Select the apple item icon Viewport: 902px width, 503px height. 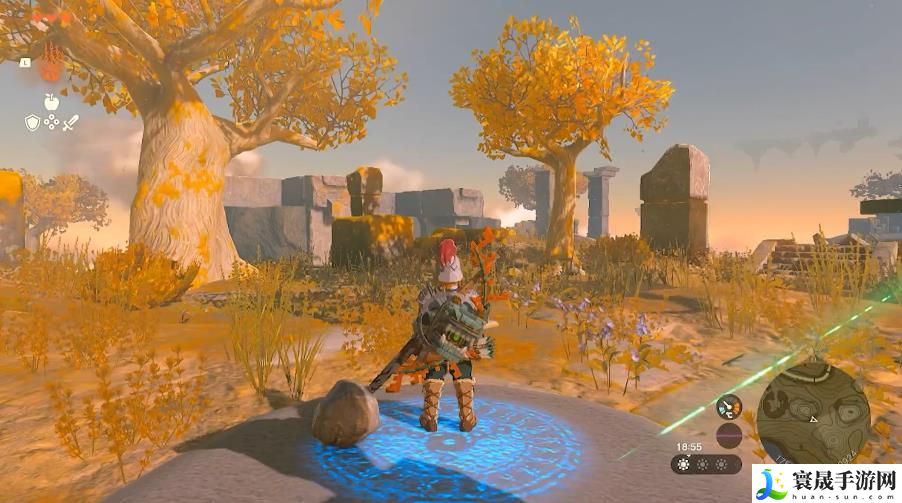pyautogui.click(x=51, y=101)
